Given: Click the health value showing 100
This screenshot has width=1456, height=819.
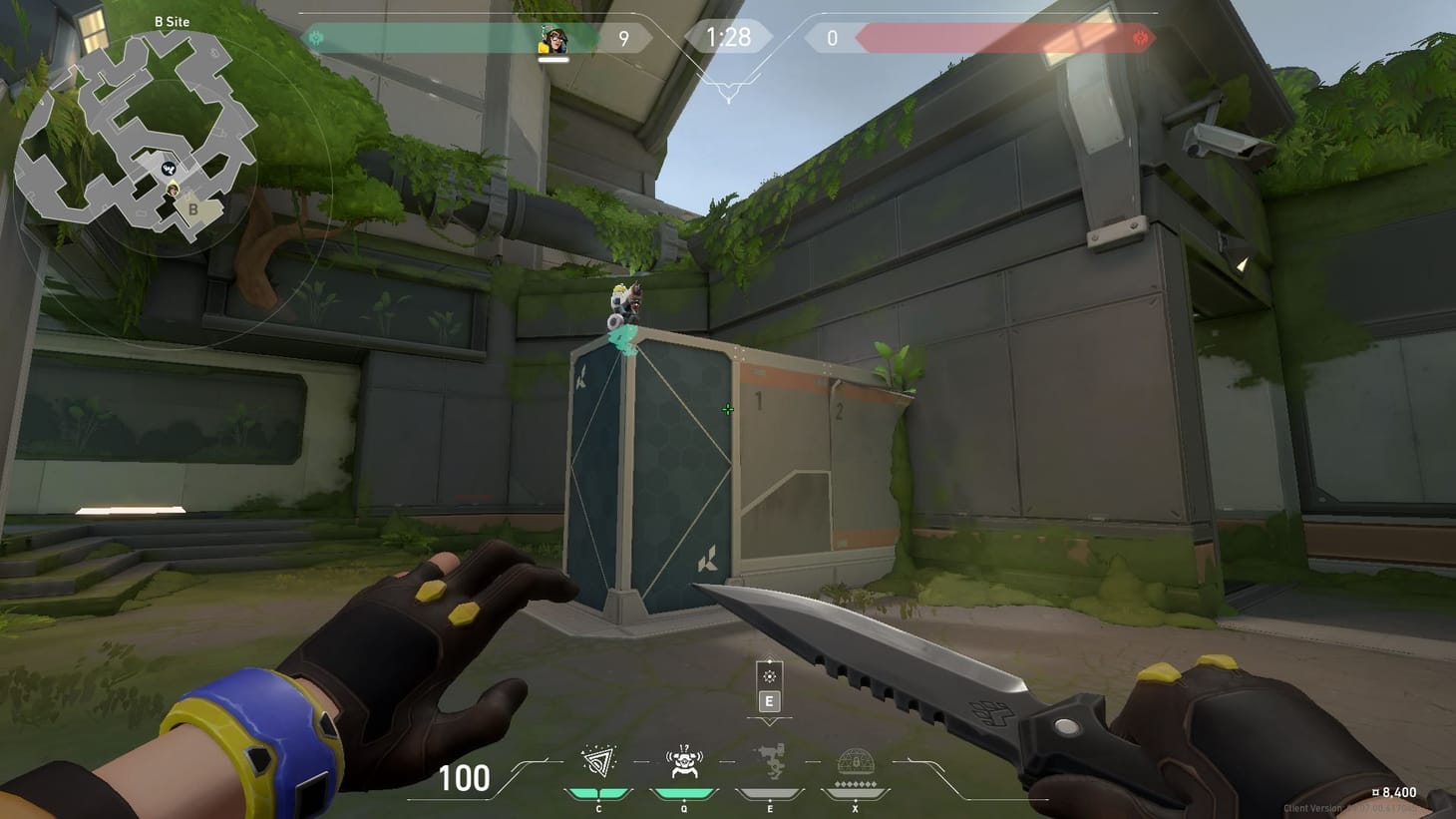Looking at the screenshot, I should (x=466, y=778).
